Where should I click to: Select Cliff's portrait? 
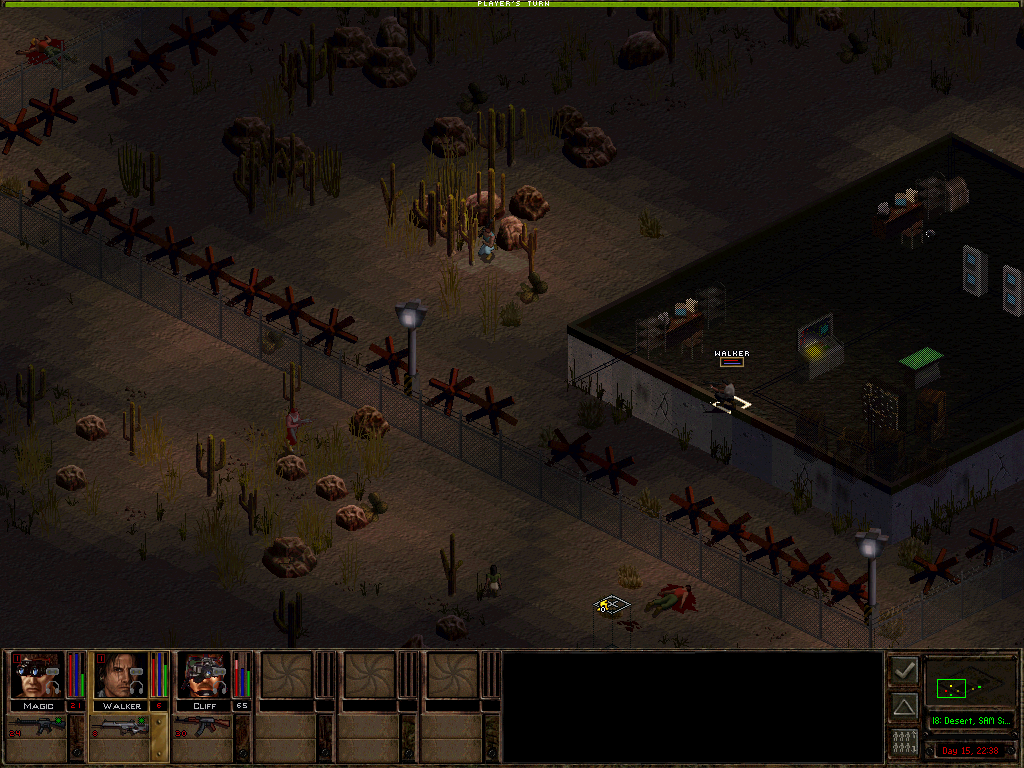point(204,675)
